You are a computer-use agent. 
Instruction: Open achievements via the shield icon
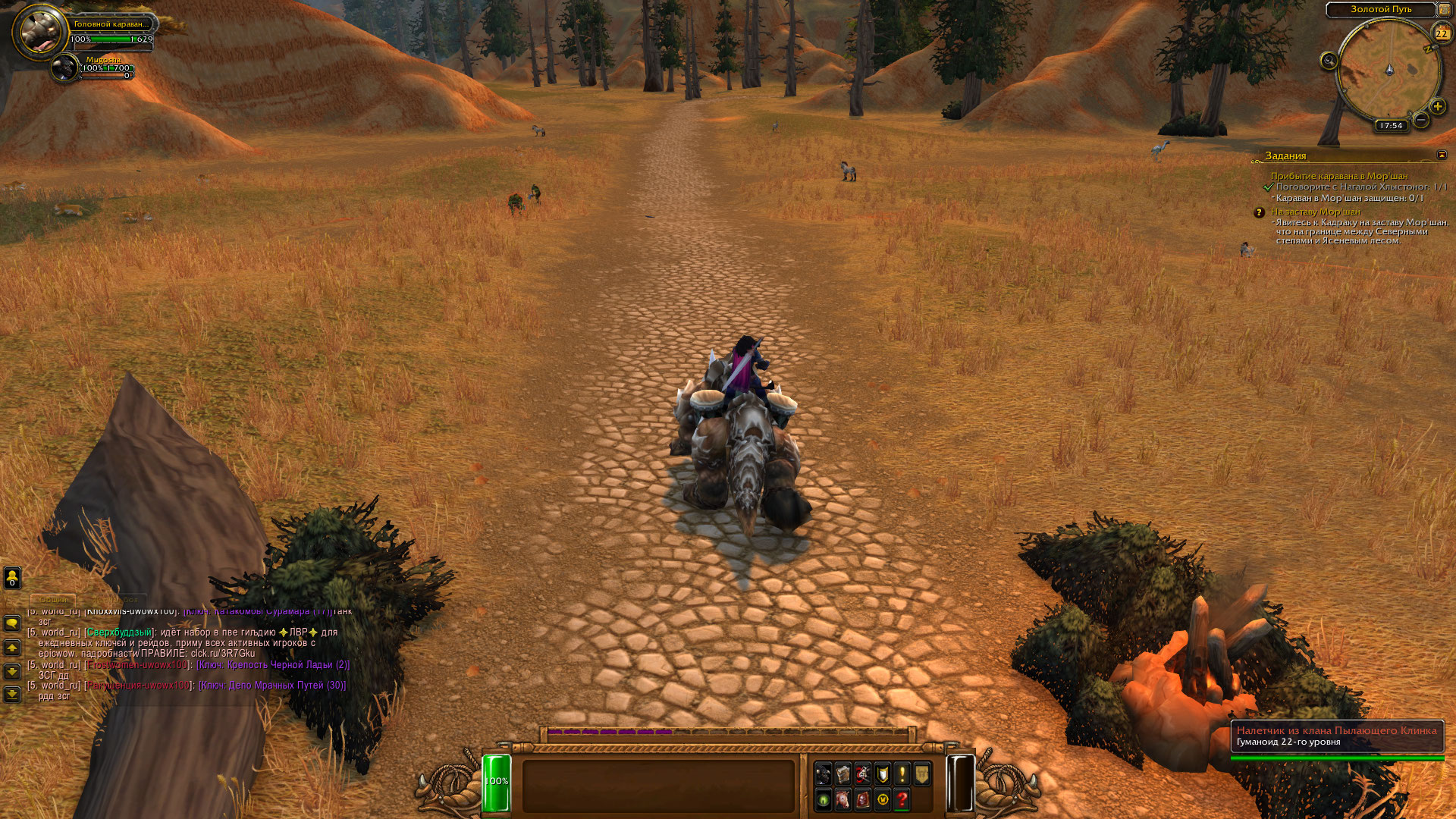(x=882, y=774)
